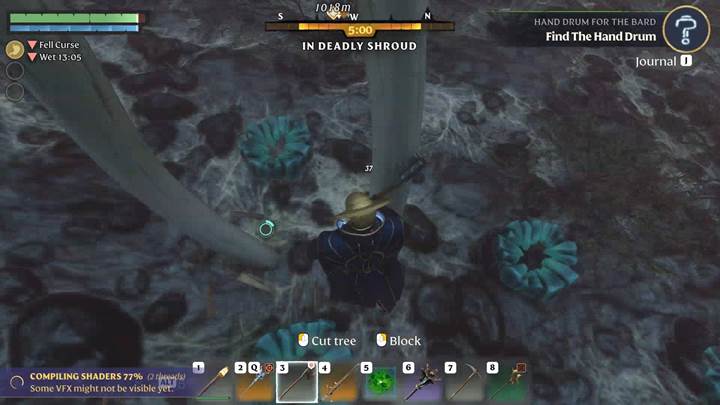Select the tool in hotbar slot 8
The image size is (720, 405).
507,382
